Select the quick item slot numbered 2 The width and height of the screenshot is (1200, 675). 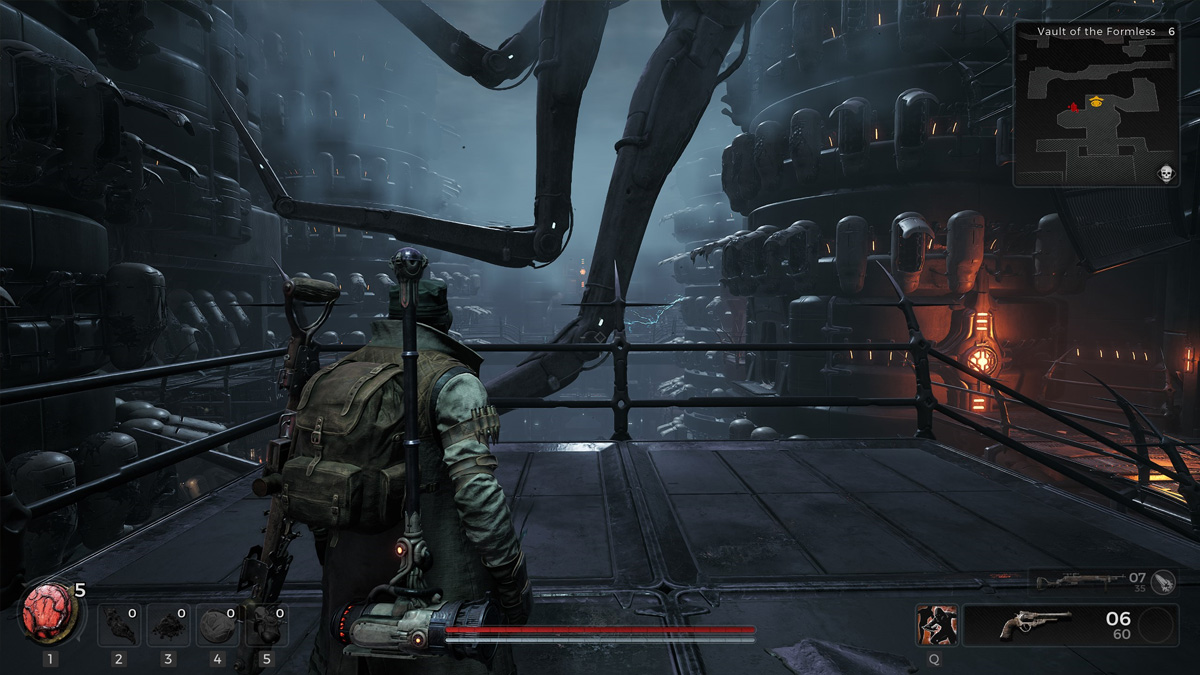click(120, 626)
